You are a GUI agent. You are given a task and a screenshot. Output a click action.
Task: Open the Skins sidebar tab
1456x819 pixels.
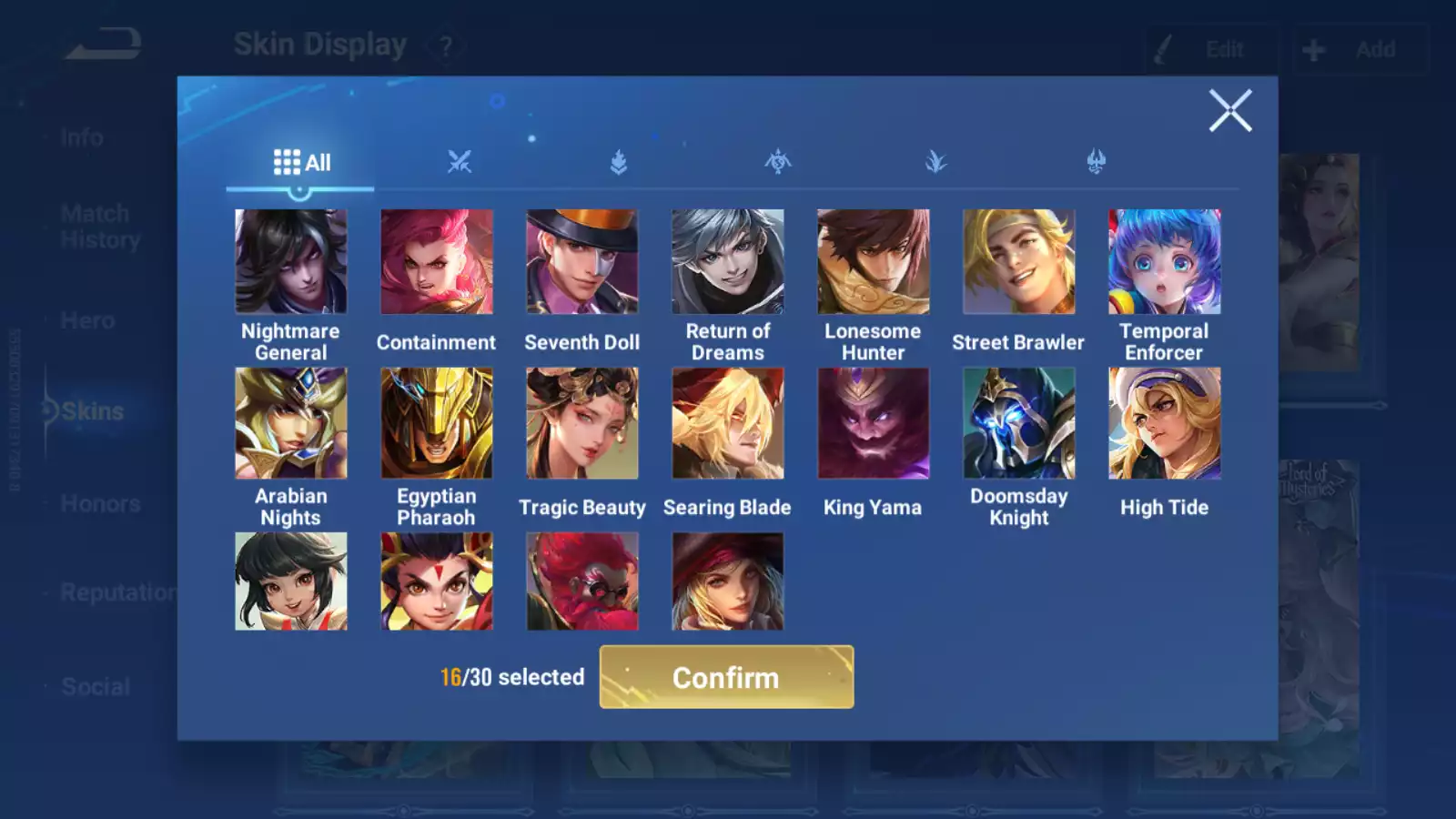[x=88, y=410]
